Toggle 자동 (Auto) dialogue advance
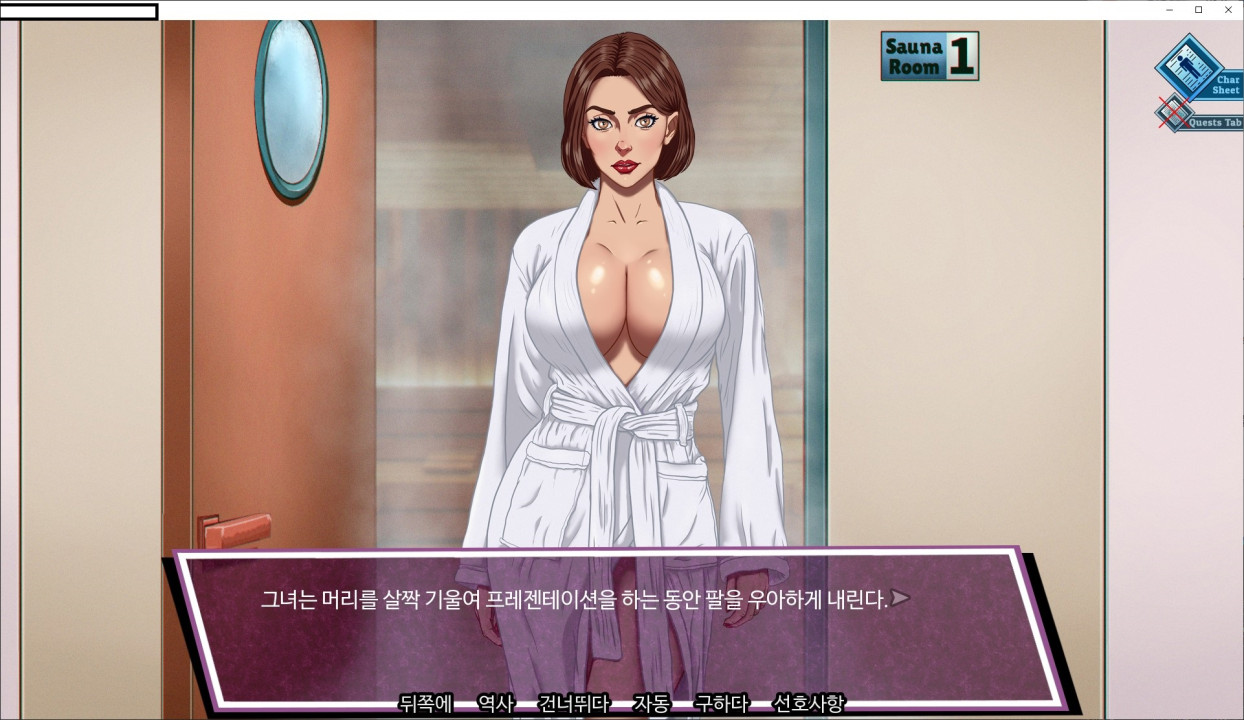This screenshot has height=720, width=1244. point(651,703)
